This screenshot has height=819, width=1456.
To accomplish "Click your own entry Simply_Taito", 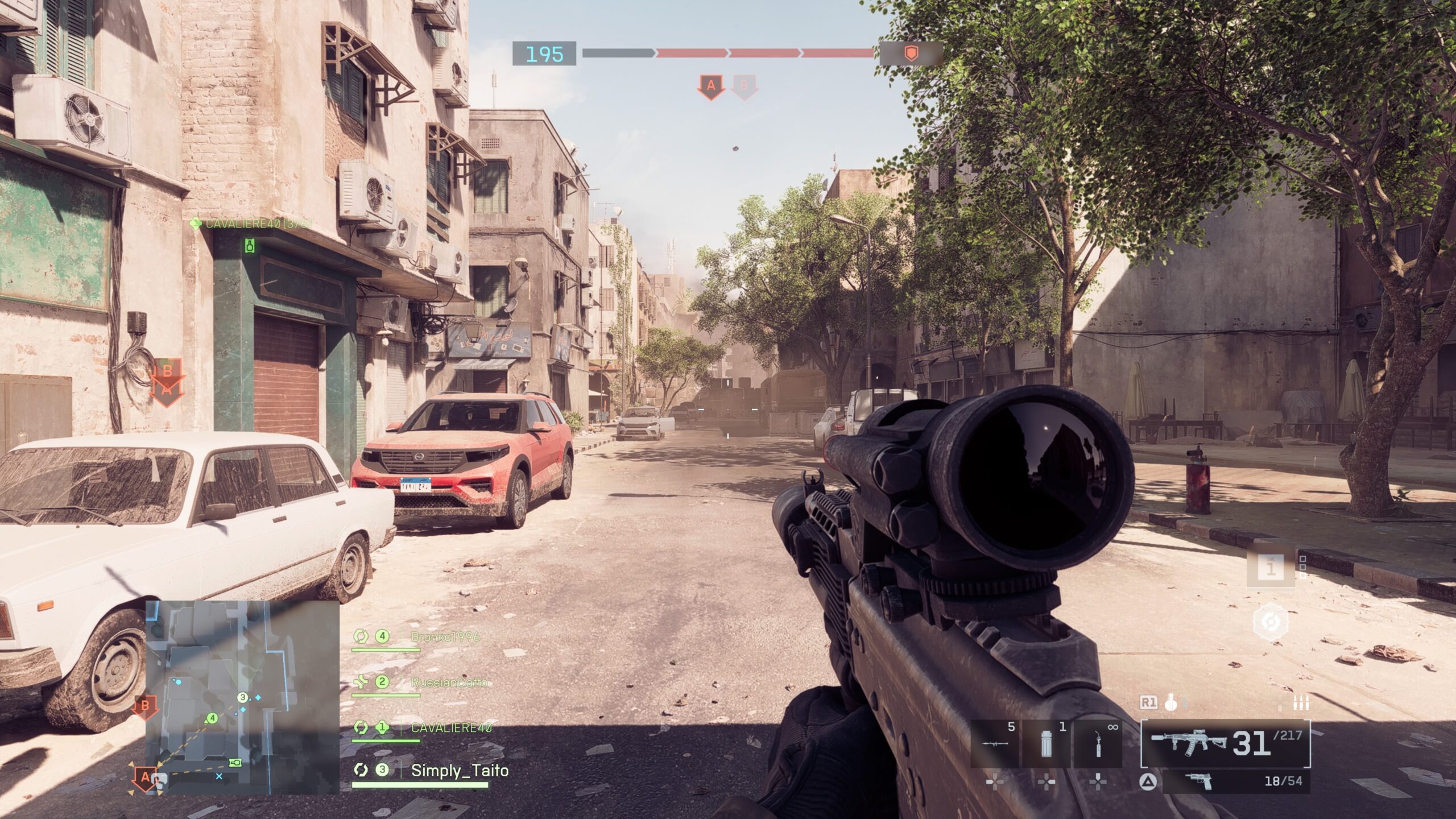I will (x=459, y=771).
